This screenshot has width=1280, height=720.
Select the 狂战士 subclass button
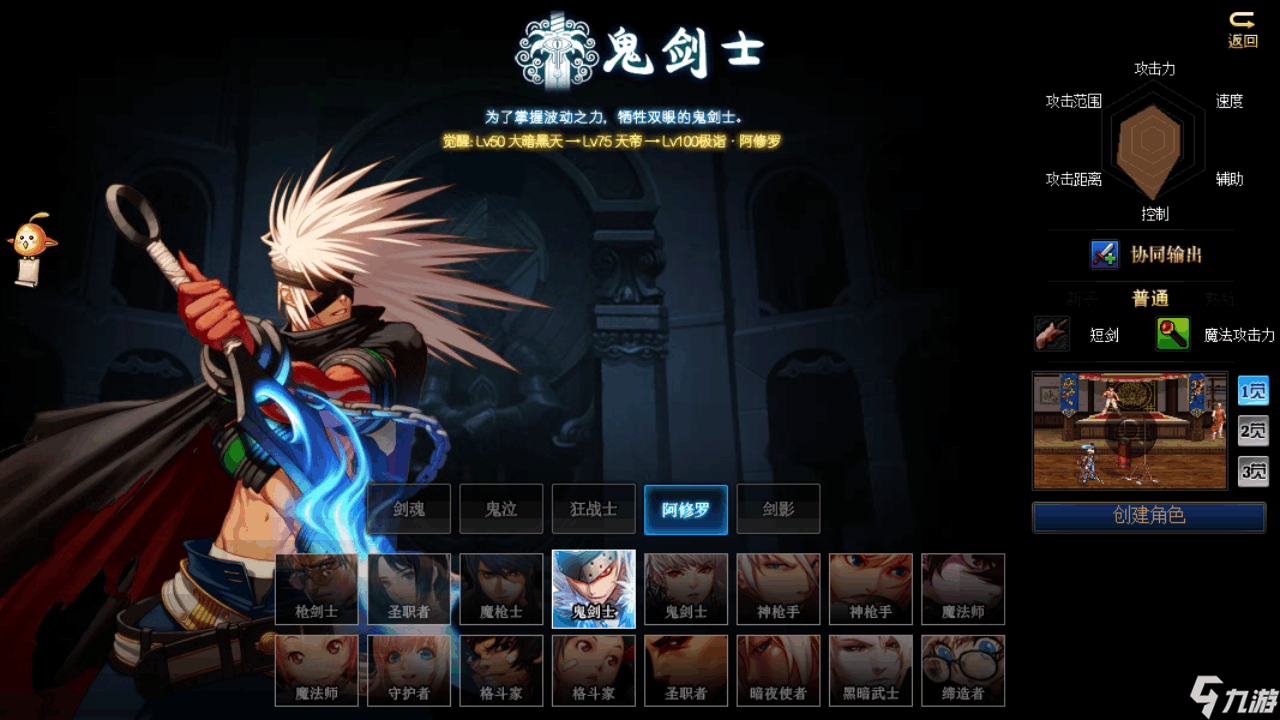point(593,509)
